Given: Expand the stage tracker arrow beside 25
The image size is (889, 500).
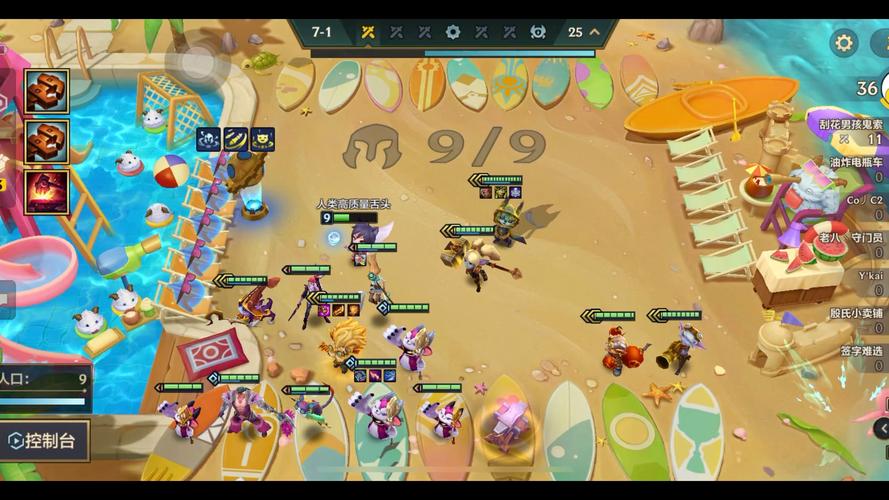Looking at the screenshot, I should pyautogui.click(x=595, y=32).
